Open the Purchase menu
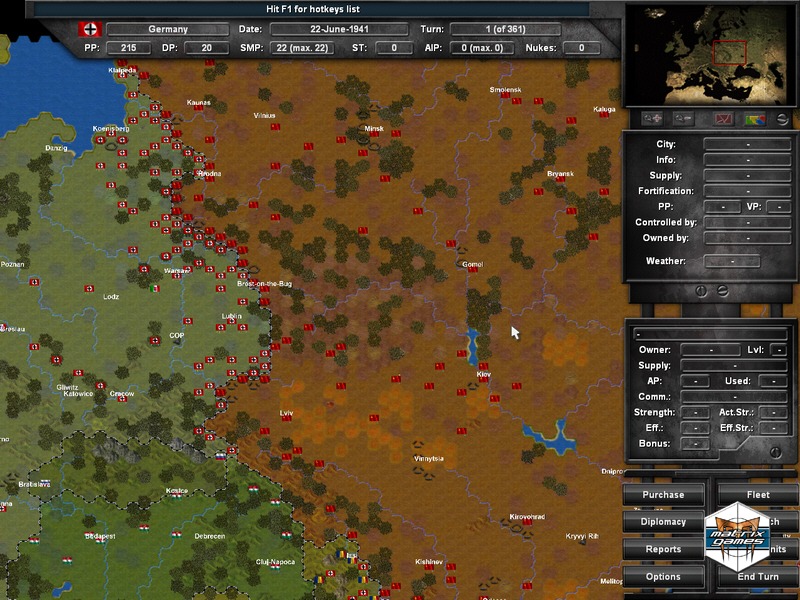The width and height of the screenshot is (800, 600). click(x=663, y=494)
